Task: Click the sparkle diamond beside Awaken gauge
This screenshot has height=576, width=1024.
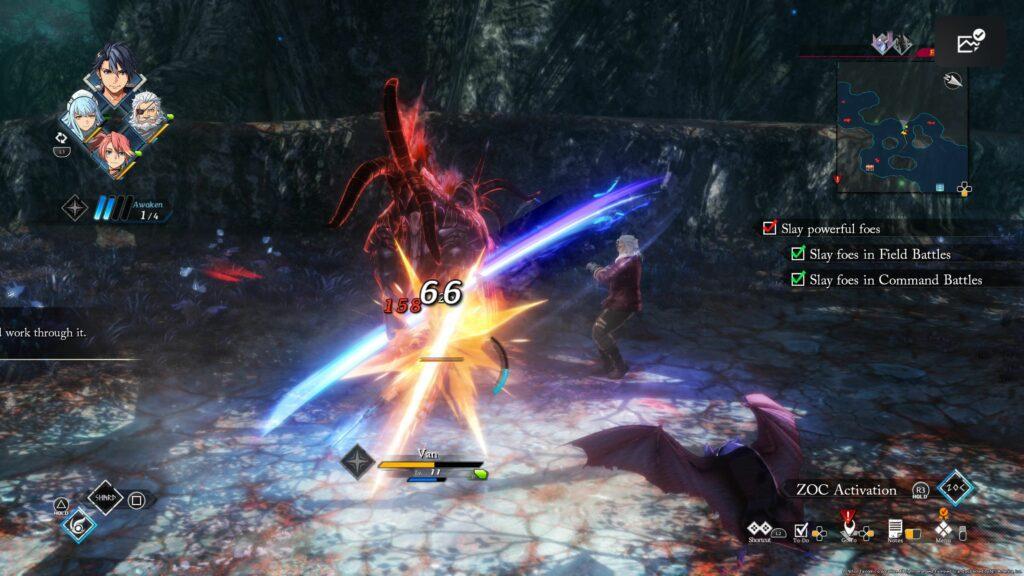Action: click(75, 207)
